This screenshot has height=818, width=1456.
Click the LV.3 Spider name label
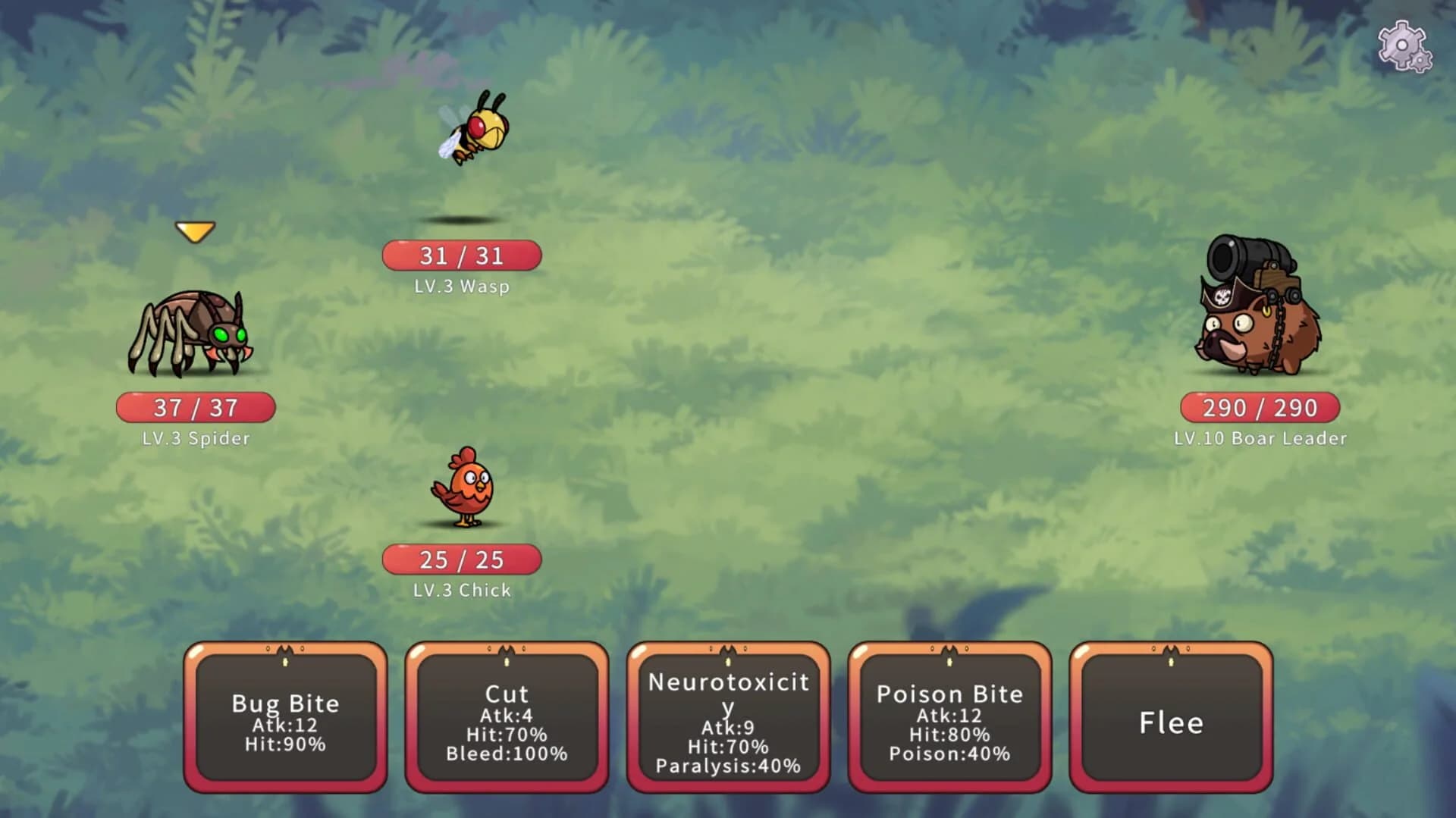194,438
